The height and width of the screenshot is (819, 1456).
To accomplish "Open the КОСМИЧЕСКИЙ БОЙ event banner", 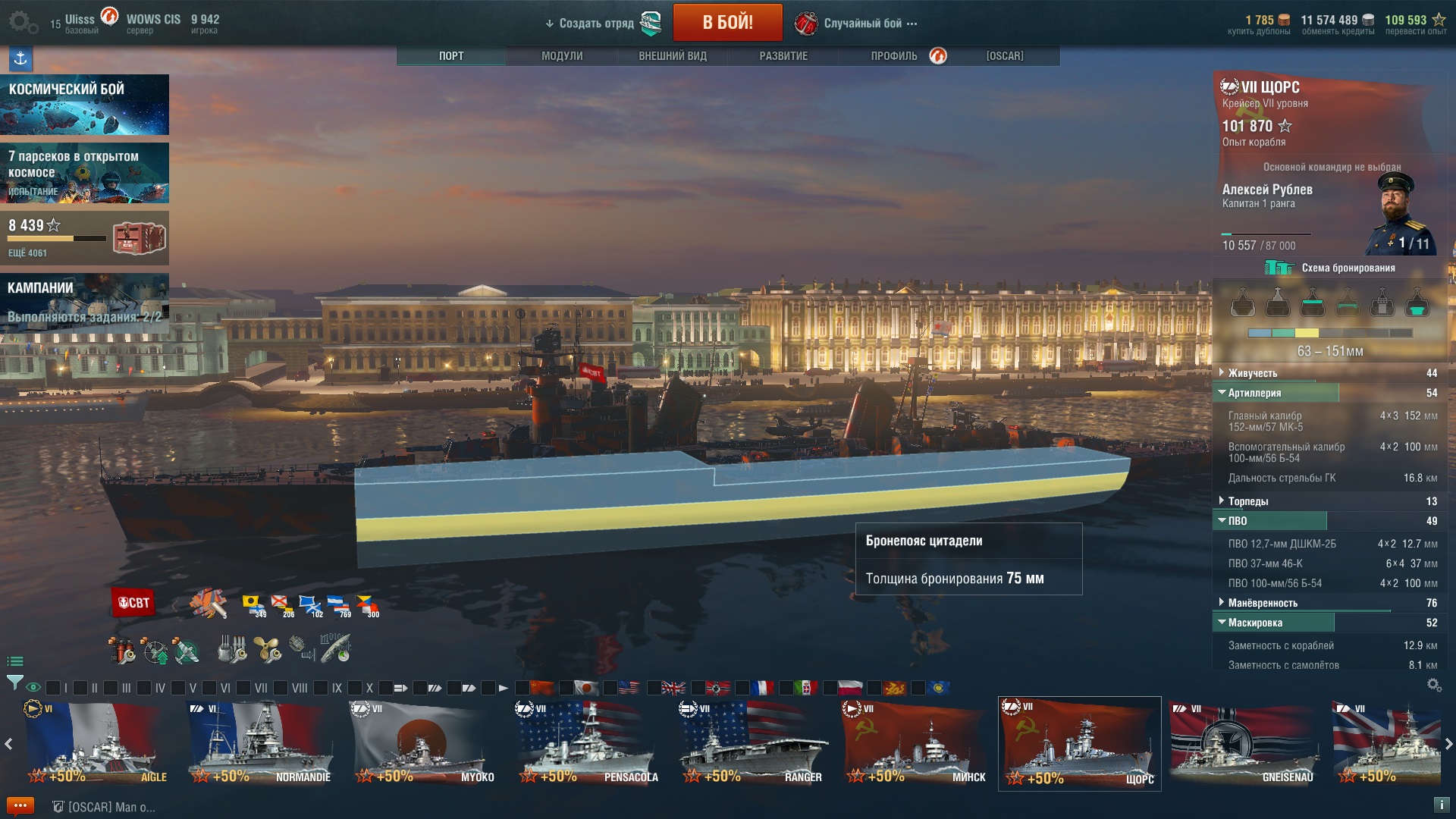I will coord(84,105).
